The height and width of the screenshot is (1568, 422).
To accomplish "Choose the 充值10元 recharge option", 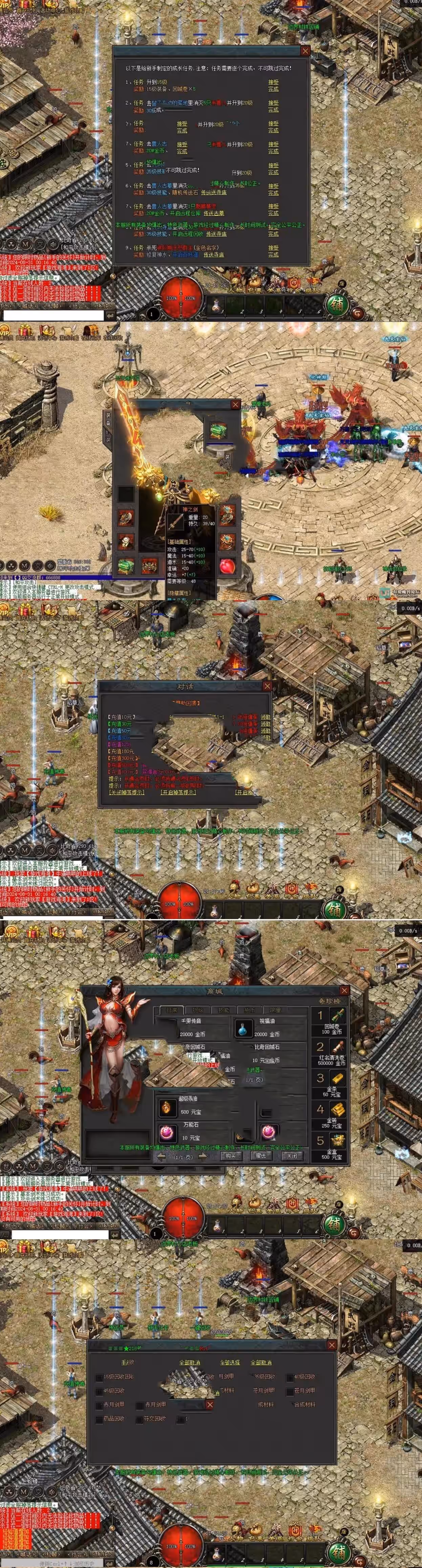I will [x=121, y=717].
